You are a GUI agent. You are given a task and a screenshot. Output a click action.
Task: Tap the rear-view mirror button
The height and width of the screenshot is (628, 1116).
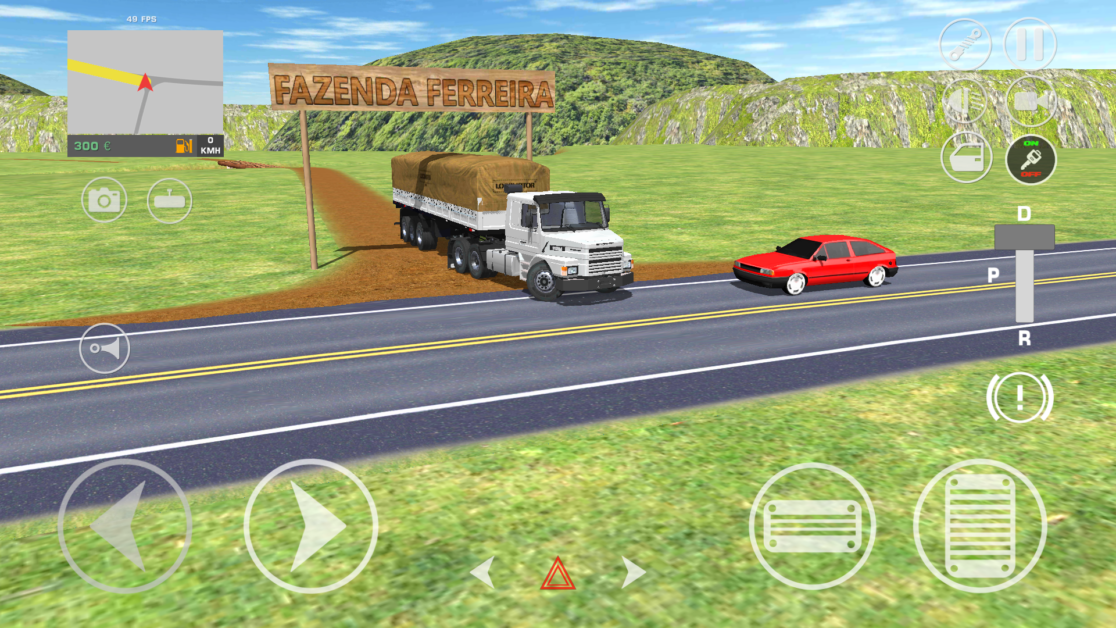[x=169, y=200]
